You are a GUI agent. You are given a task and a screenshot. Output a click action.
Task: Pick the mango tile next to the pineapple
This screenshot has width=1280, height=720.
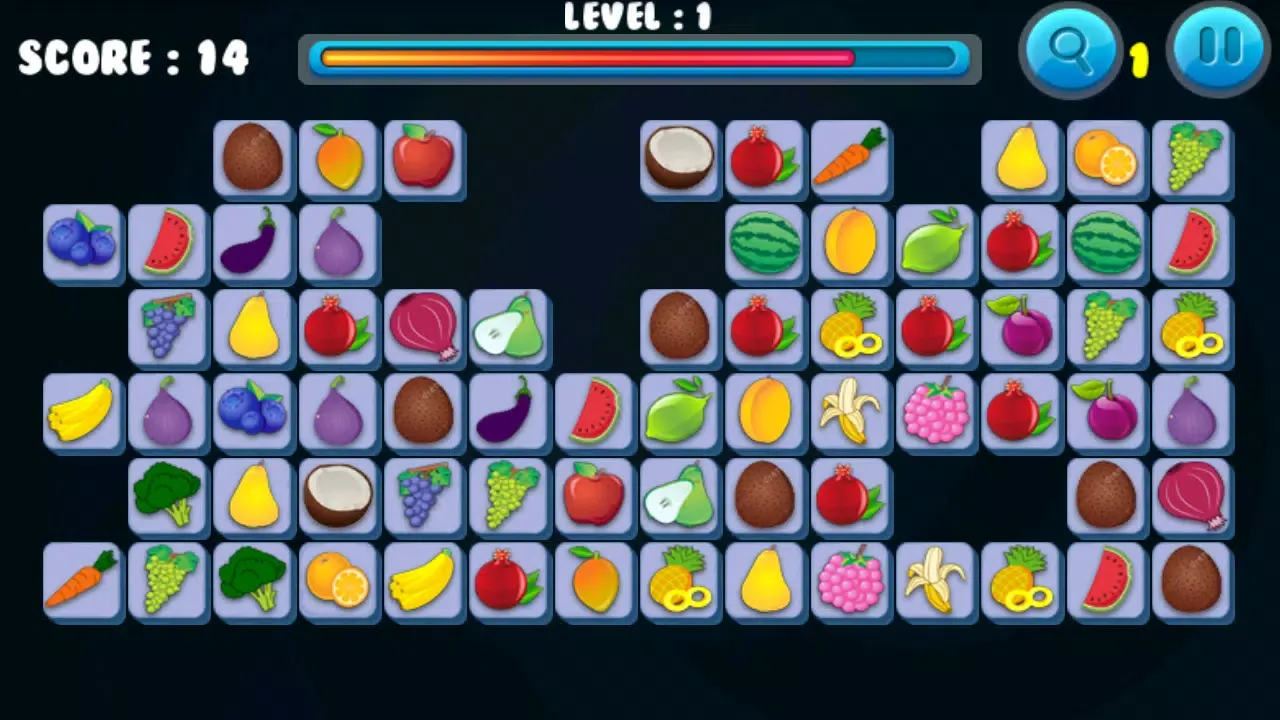coord(594,580)
